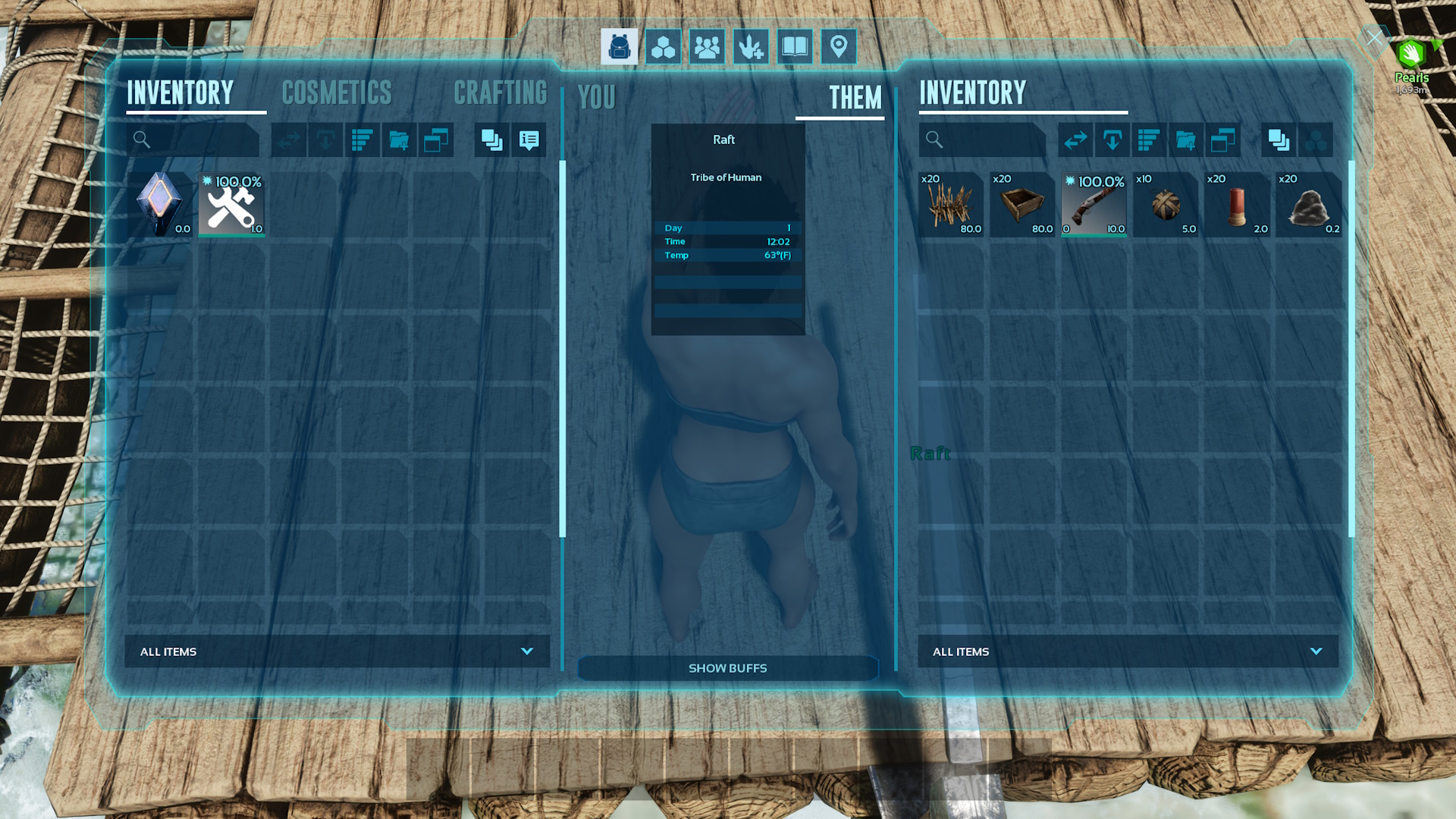1456x819 pixels.
Task: Pick the shotgun in the raft inventory
Action: point(1094,205)
